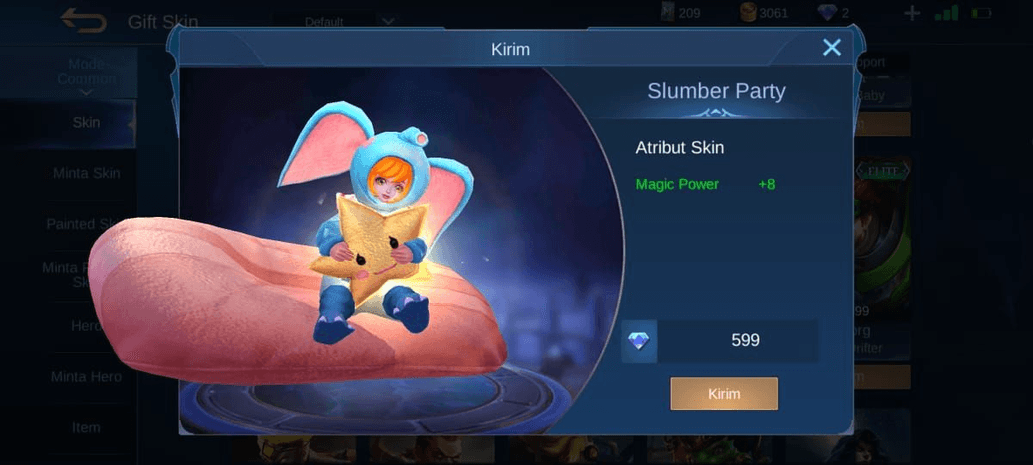Close the Kirim dialog with the X
The width and height of the screenshot is (1033, 465).
coord(831,47)
